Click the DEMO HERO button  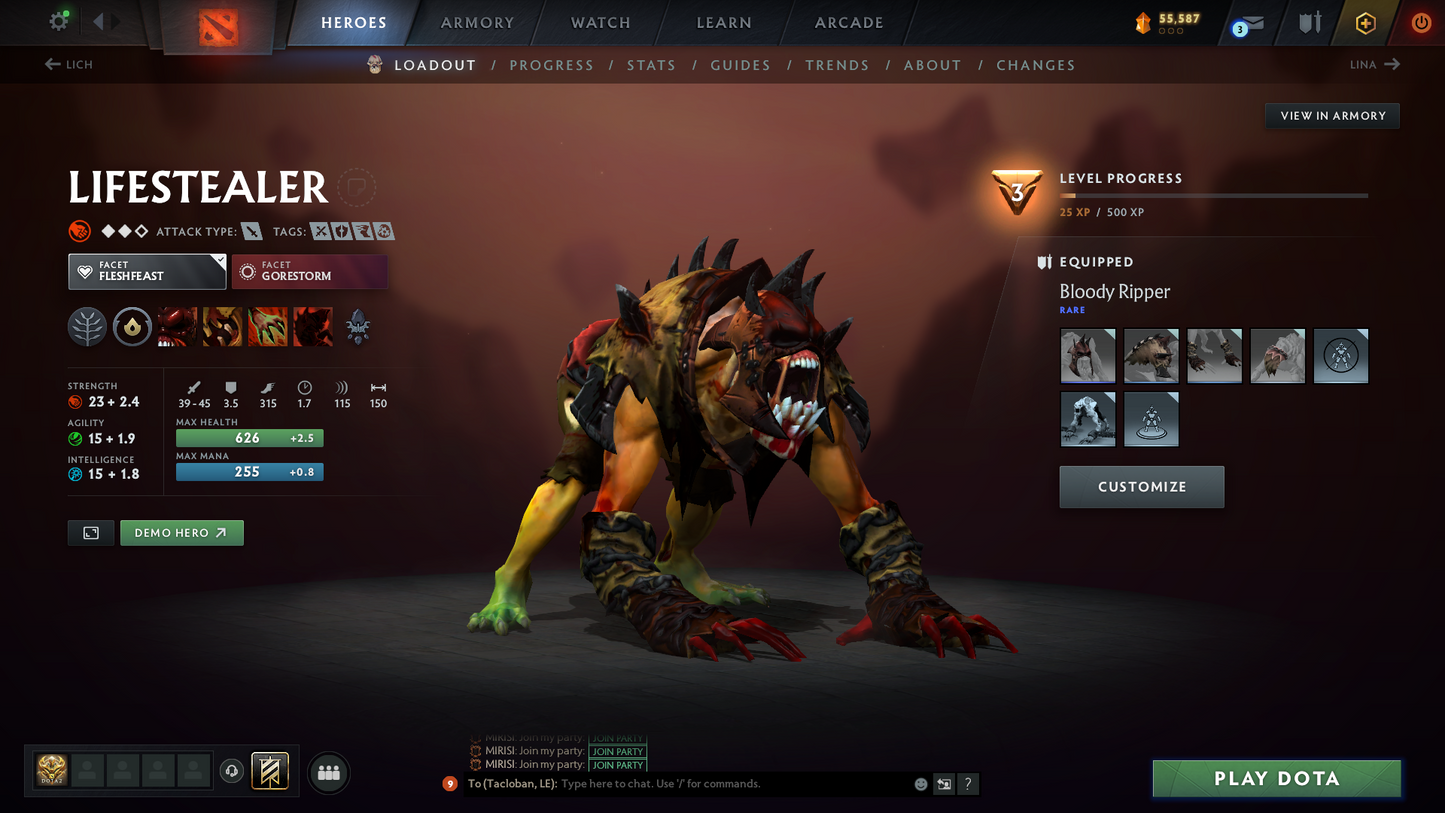[x=181, y=532]
